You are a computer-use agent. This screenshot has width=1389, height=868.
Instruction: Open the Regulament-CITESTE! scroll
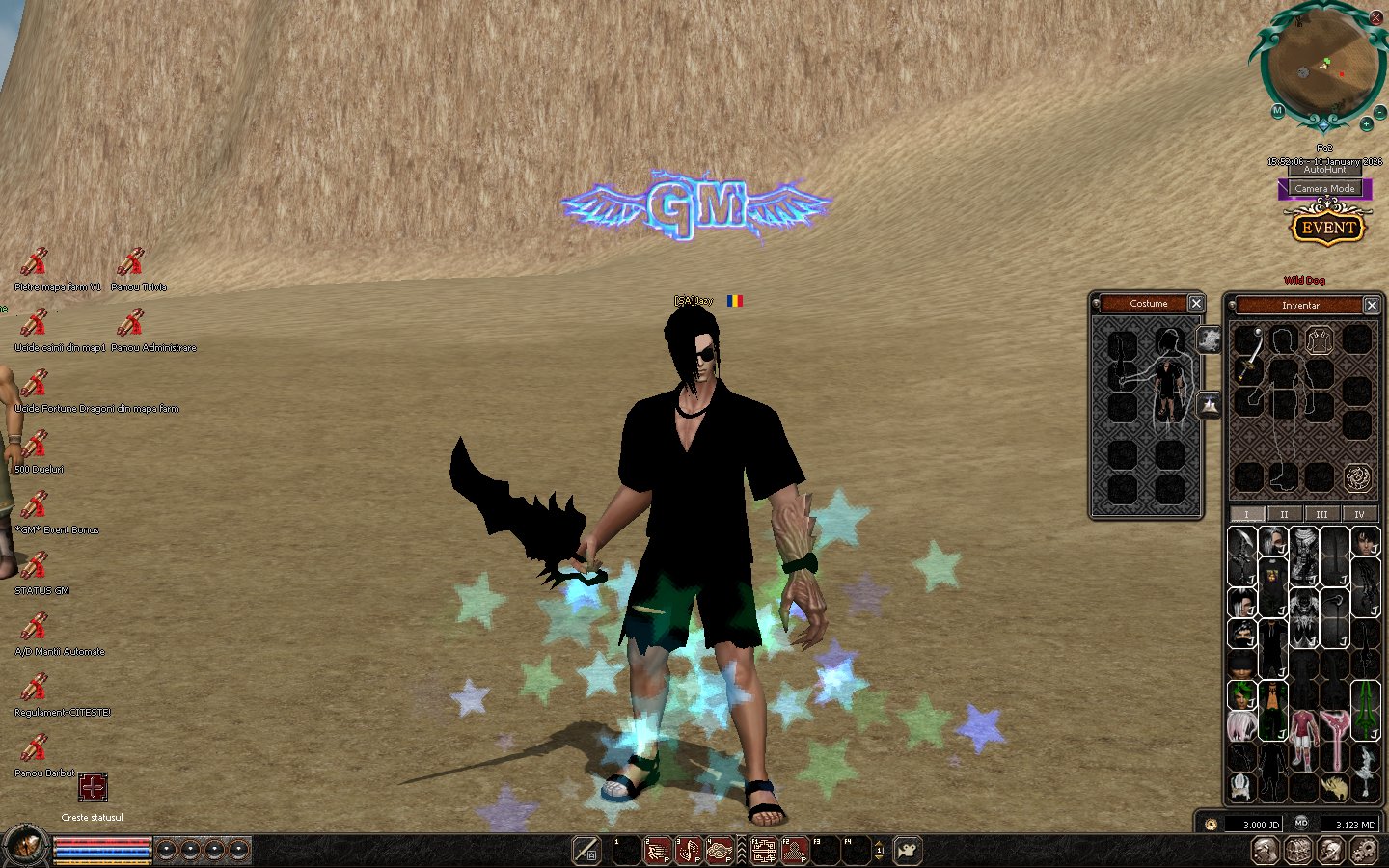[x=35, y=688]
